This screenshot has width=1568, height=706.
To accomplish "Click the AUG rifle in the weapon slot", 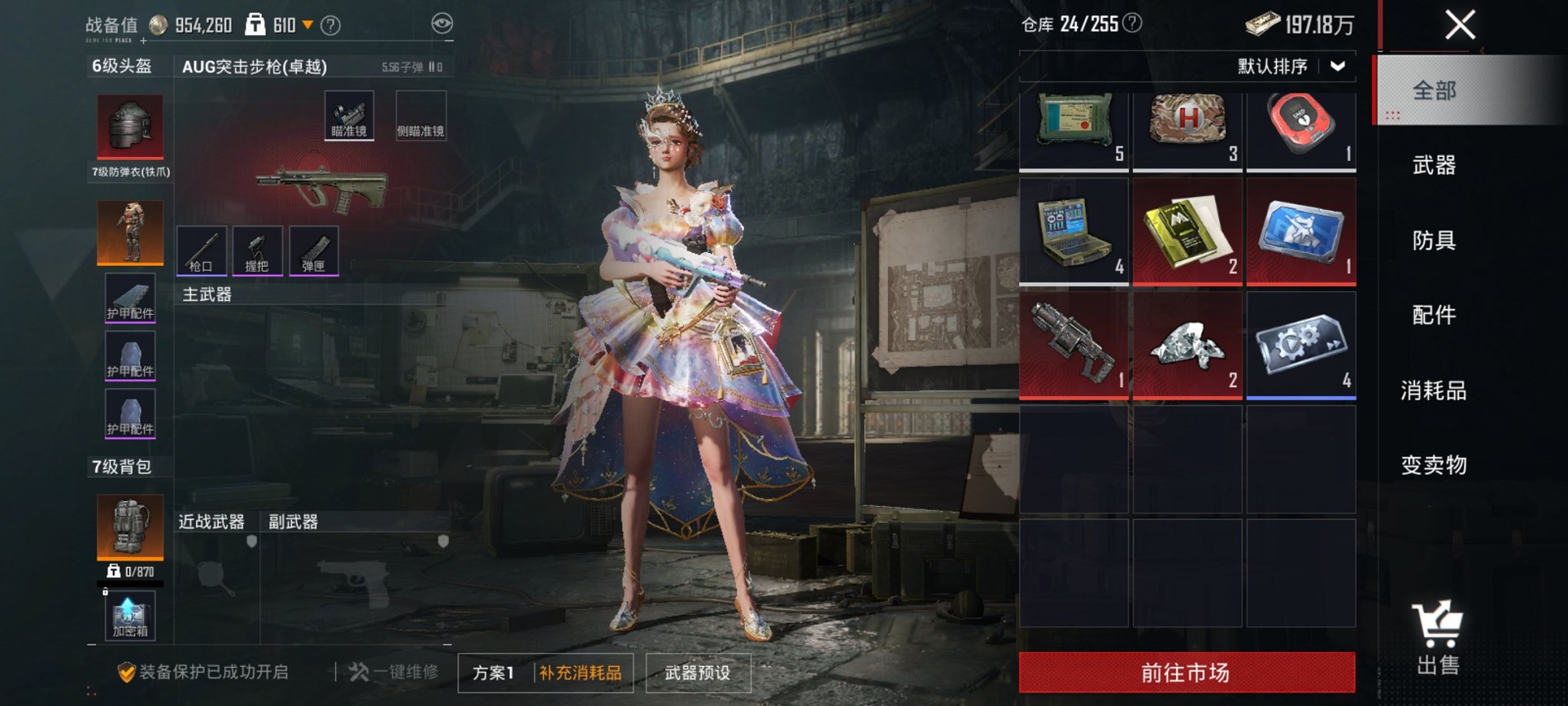I will (322, 188).
